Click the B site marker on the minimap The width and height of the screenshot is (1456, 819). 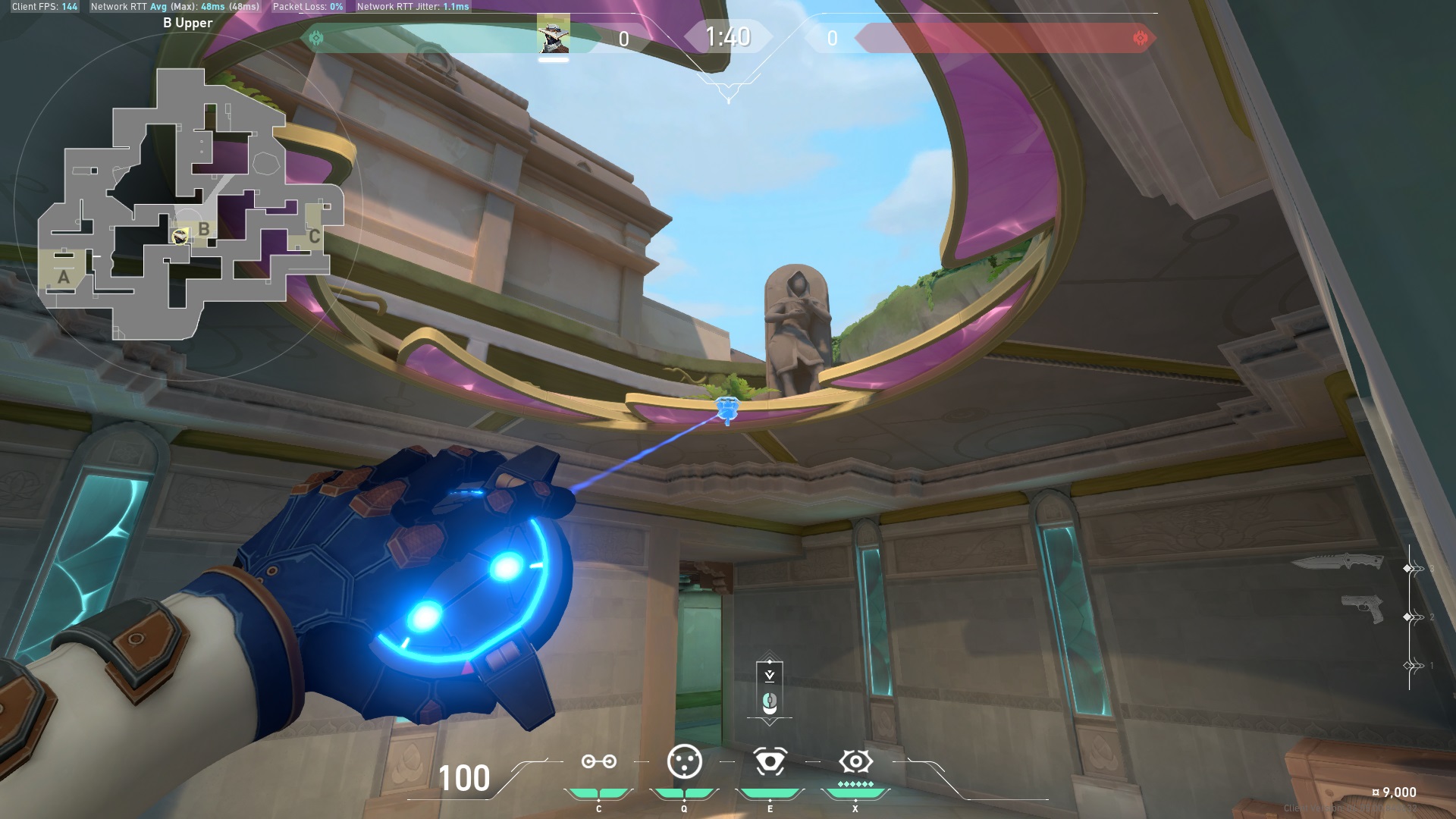[202, 227]
